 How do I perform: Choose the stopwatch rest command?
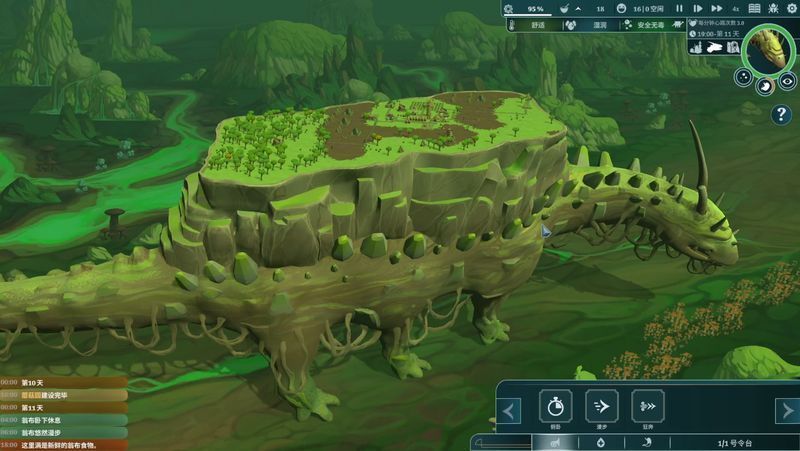555,406
